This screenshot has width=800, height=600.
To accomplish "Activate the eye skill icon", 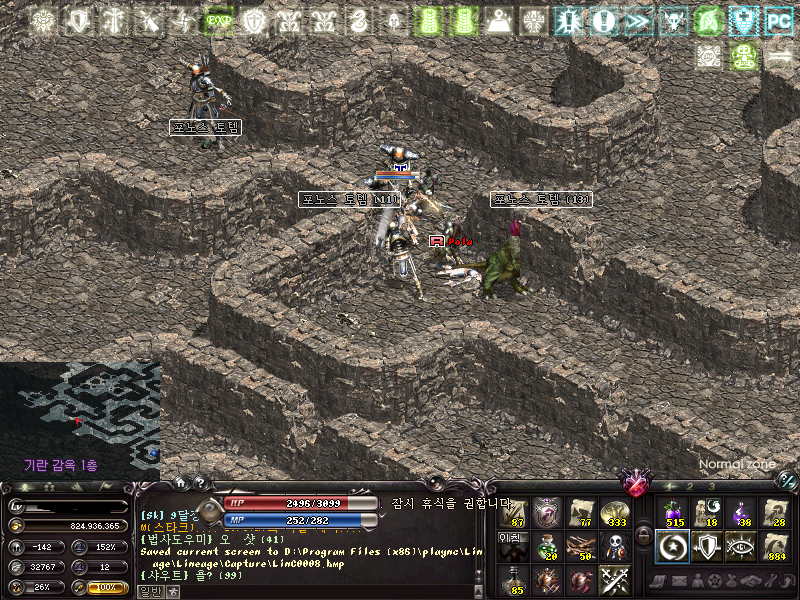I will 741,545.
